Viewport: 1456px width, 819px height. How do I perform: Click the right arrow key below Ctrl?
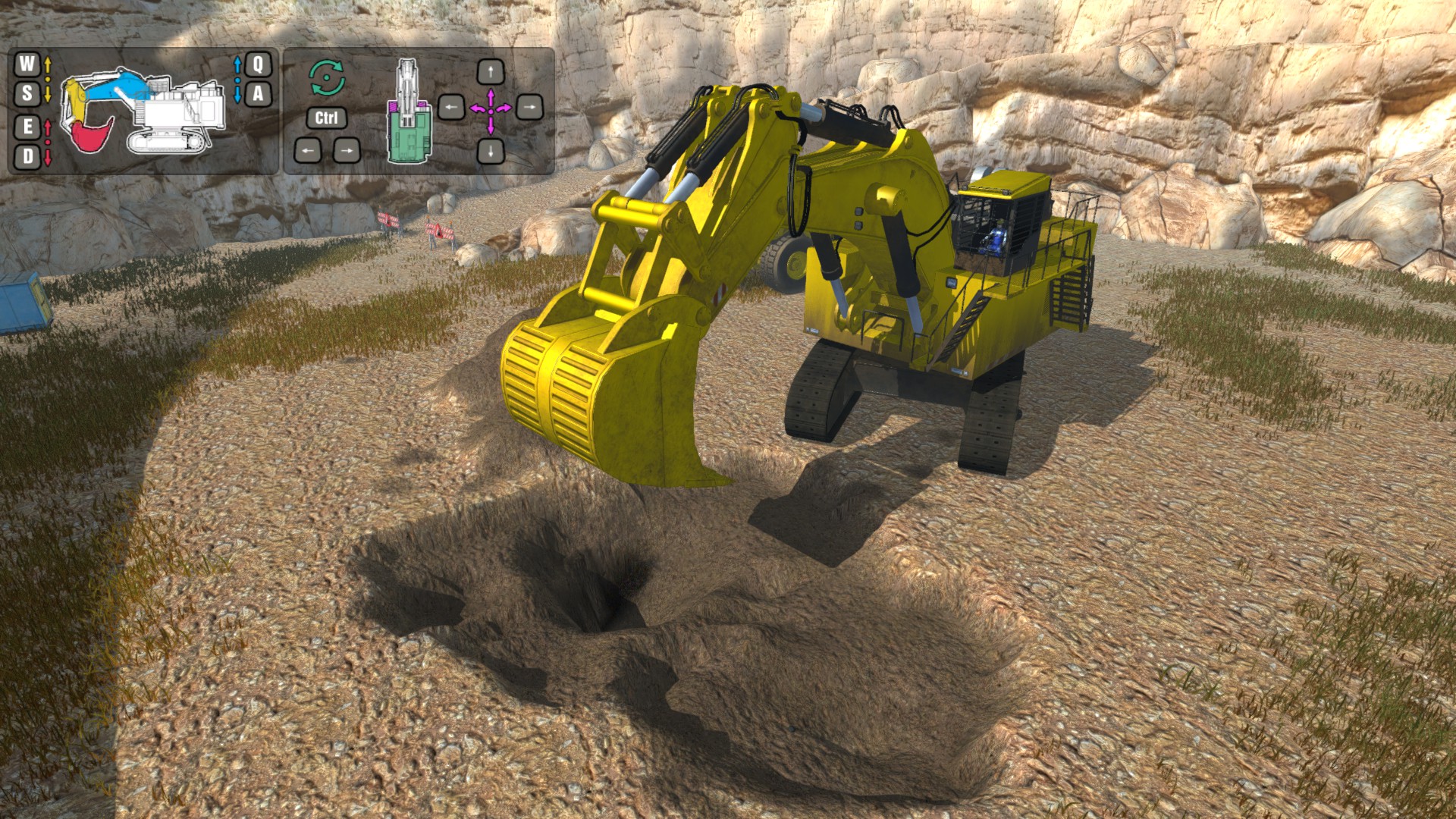click(347, 150)
